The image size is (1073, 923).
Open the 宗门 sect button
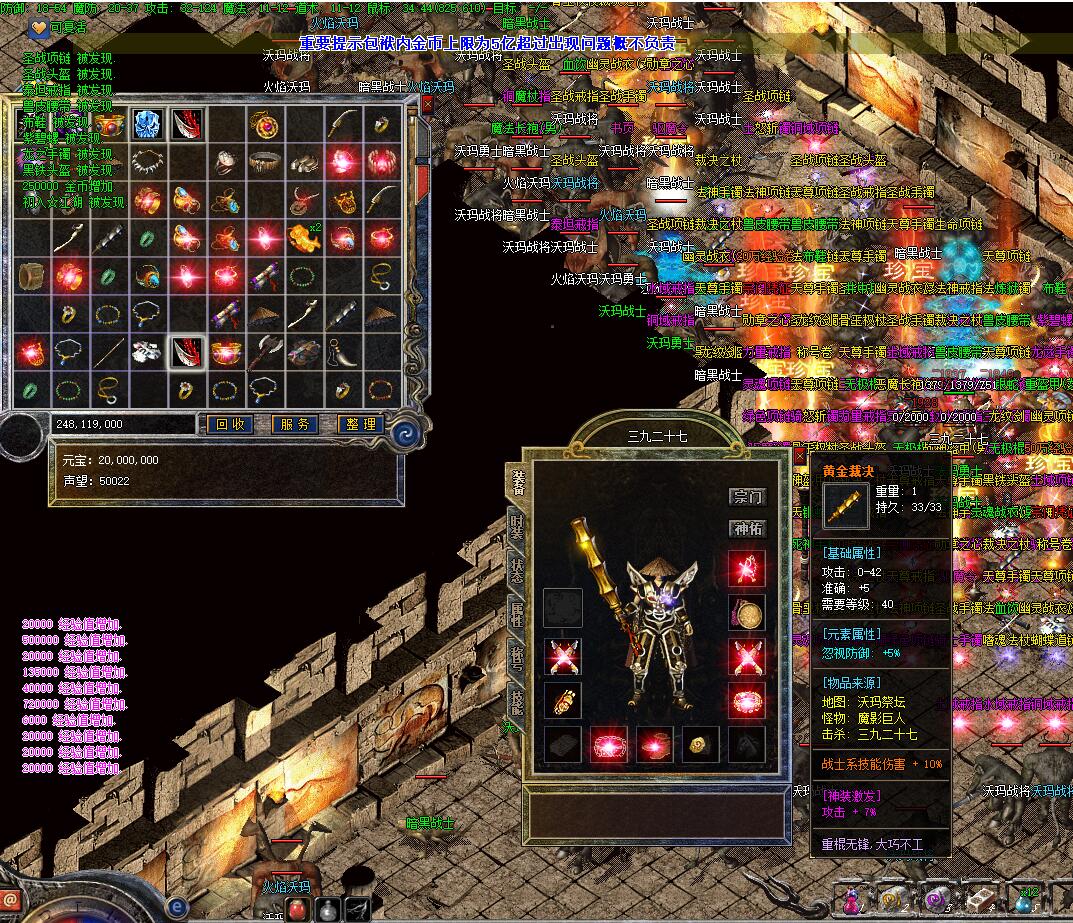[x=747, y=497]
